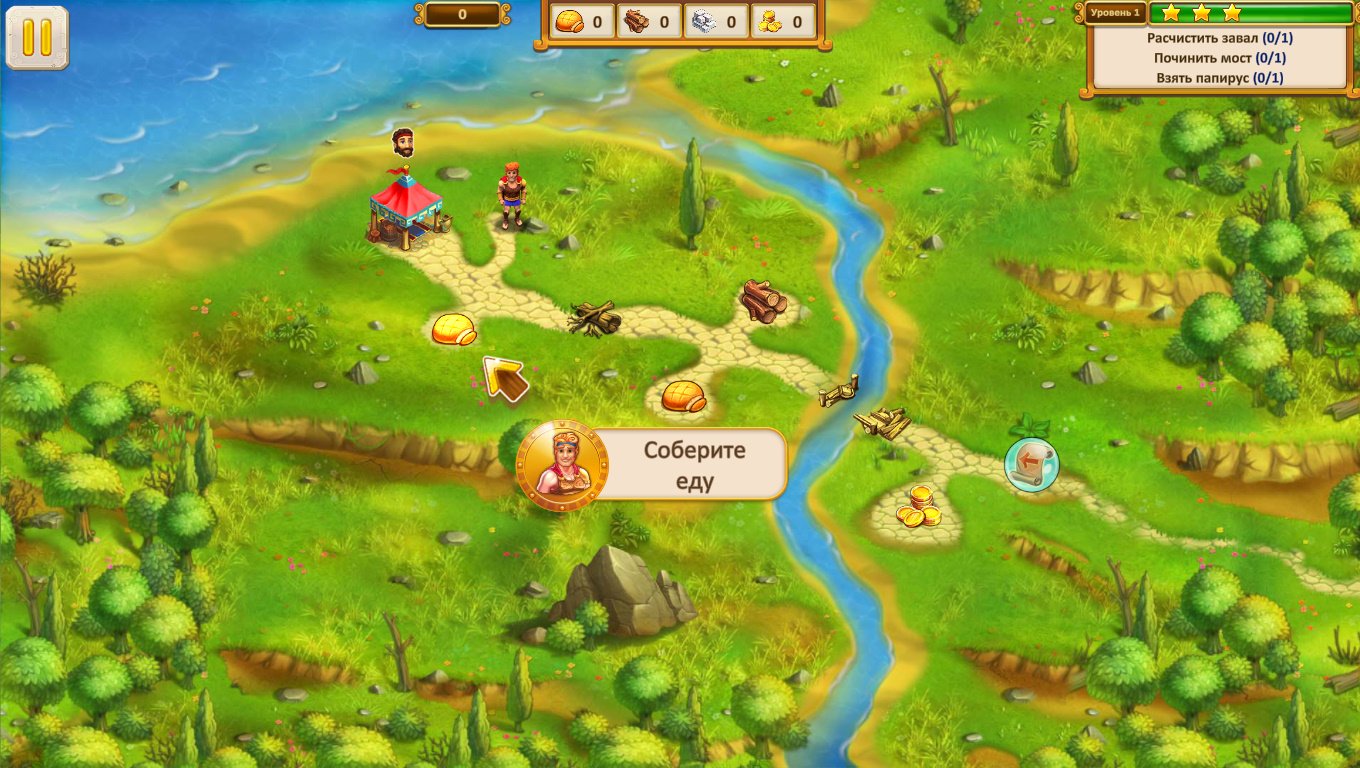Select the bearded worker portrait above the tent
Screen dimensions: 1360x768
pyautogui.click(x=404, y=142)
